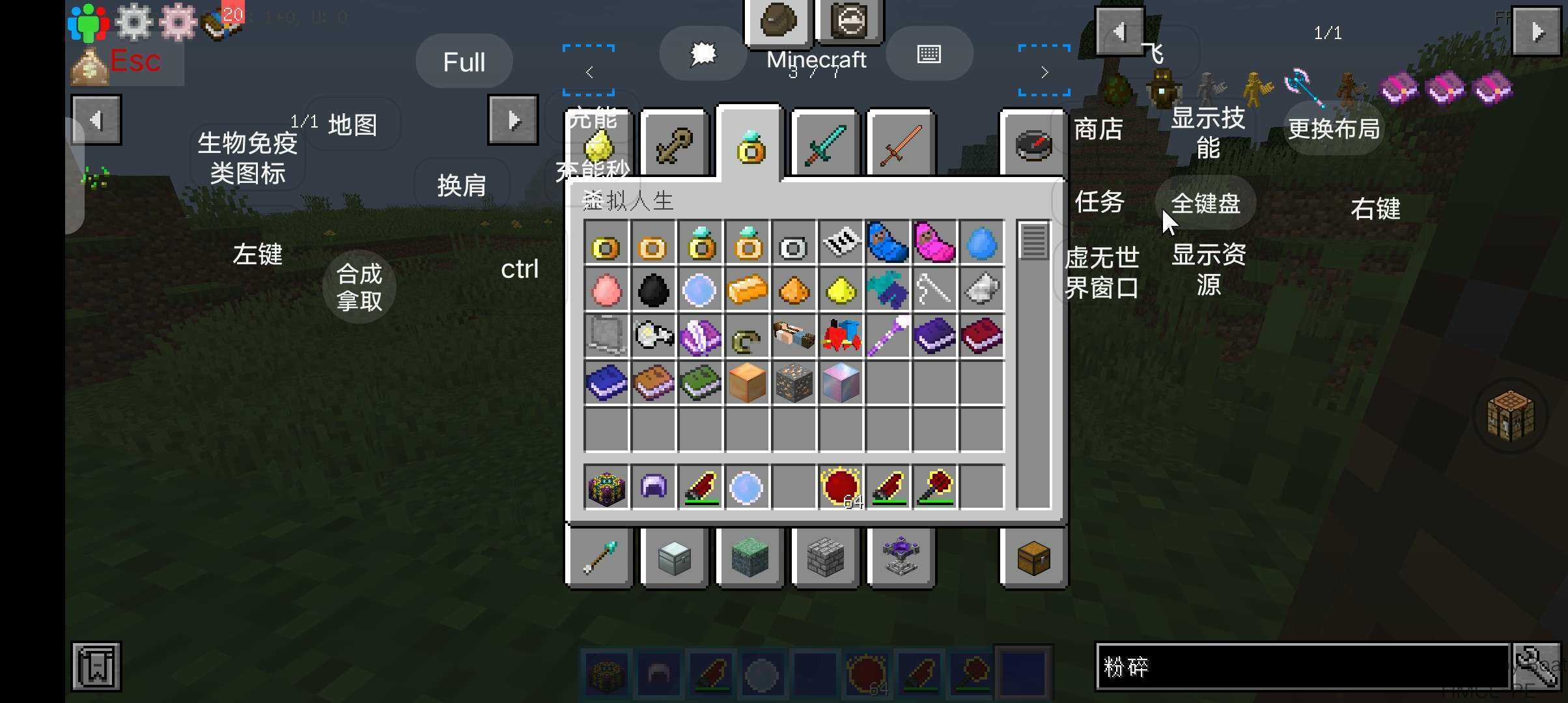The height and width of the screenshot is (703, 1568).
Task: Click the right arrow next to the 1/1 pager
Action: [1535, 31]
